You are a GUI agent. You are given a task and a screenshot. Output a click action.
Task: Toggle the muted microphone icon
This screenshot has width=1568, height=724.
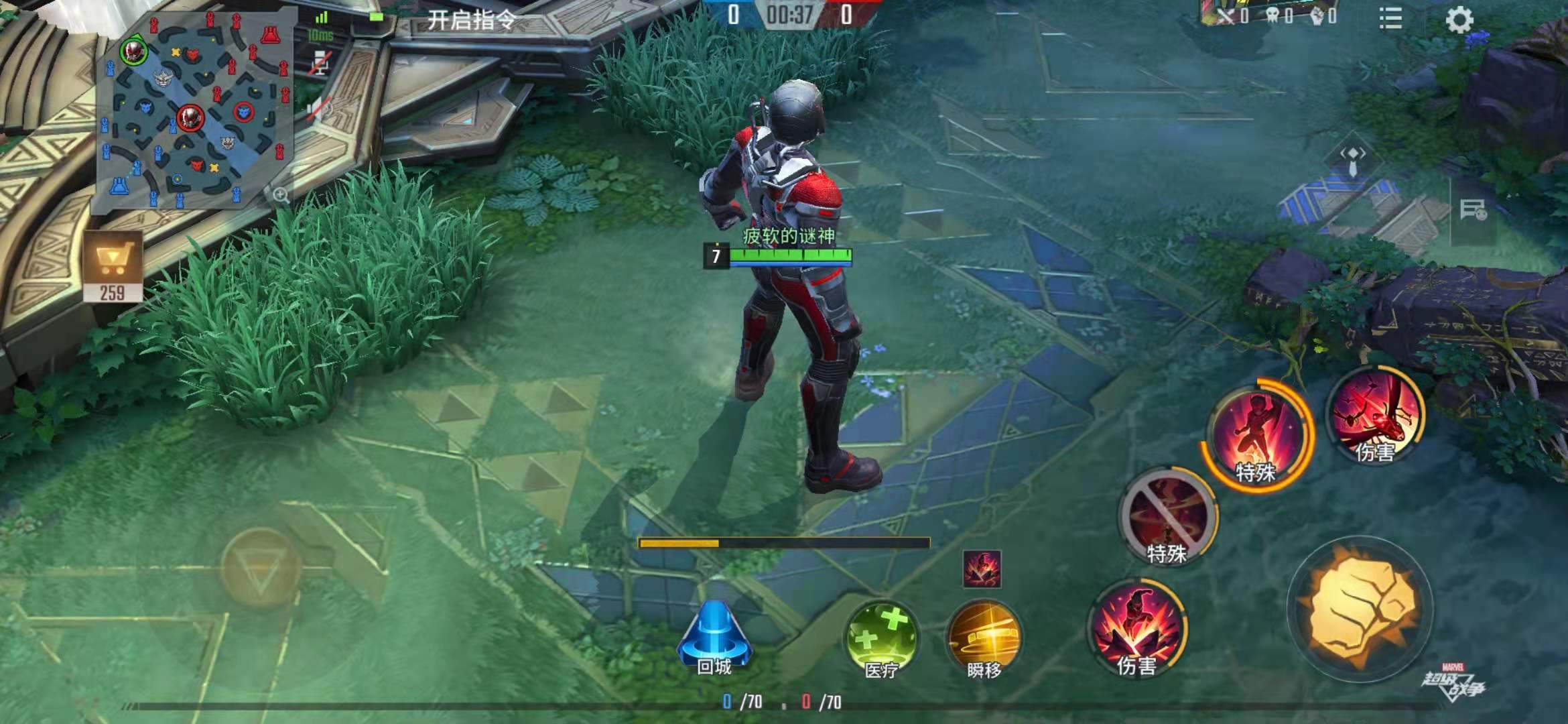(x=321, y=62)
